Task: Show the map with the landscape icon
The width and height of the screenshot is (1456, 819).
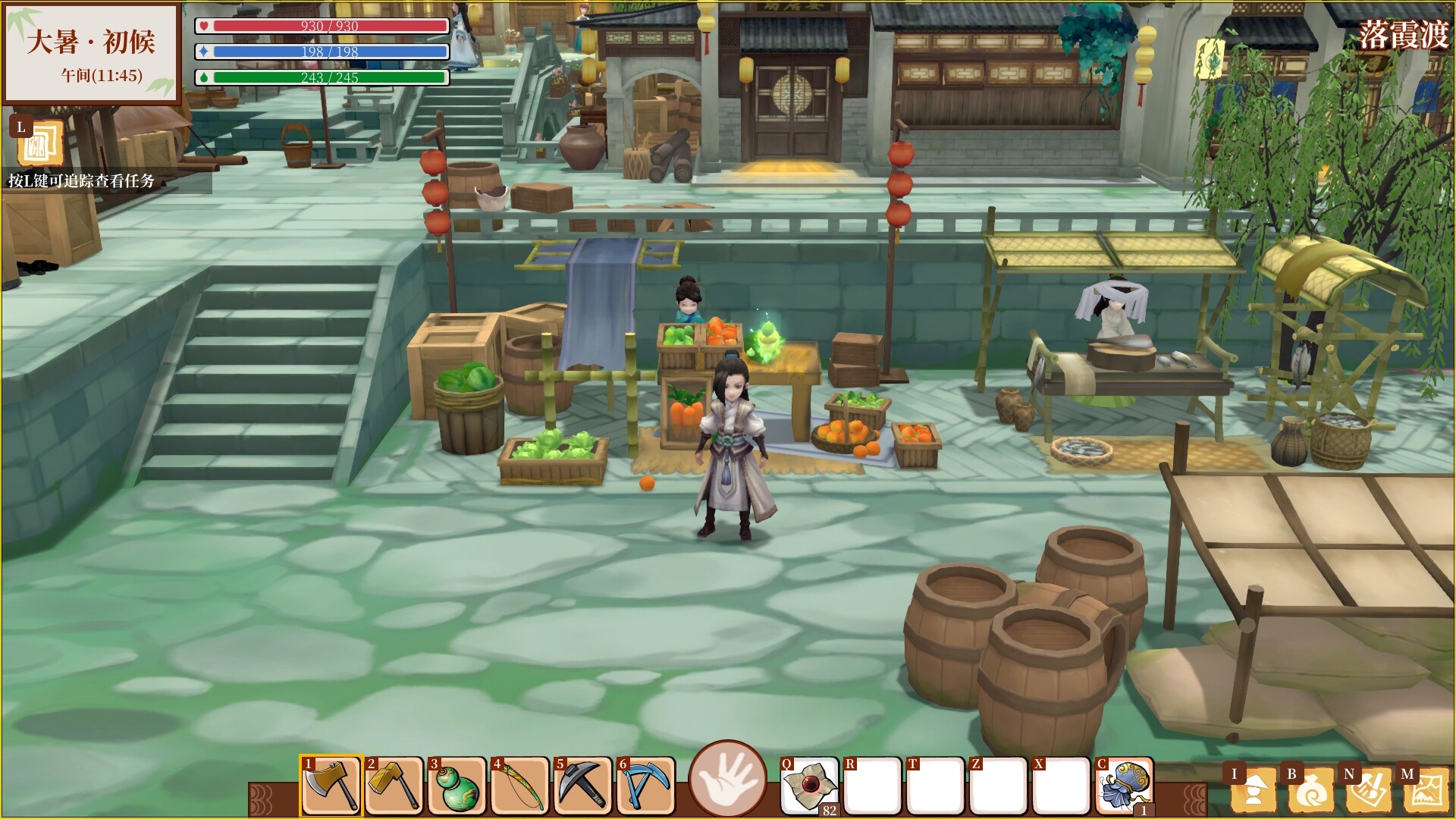Action: pos(1426,789)
